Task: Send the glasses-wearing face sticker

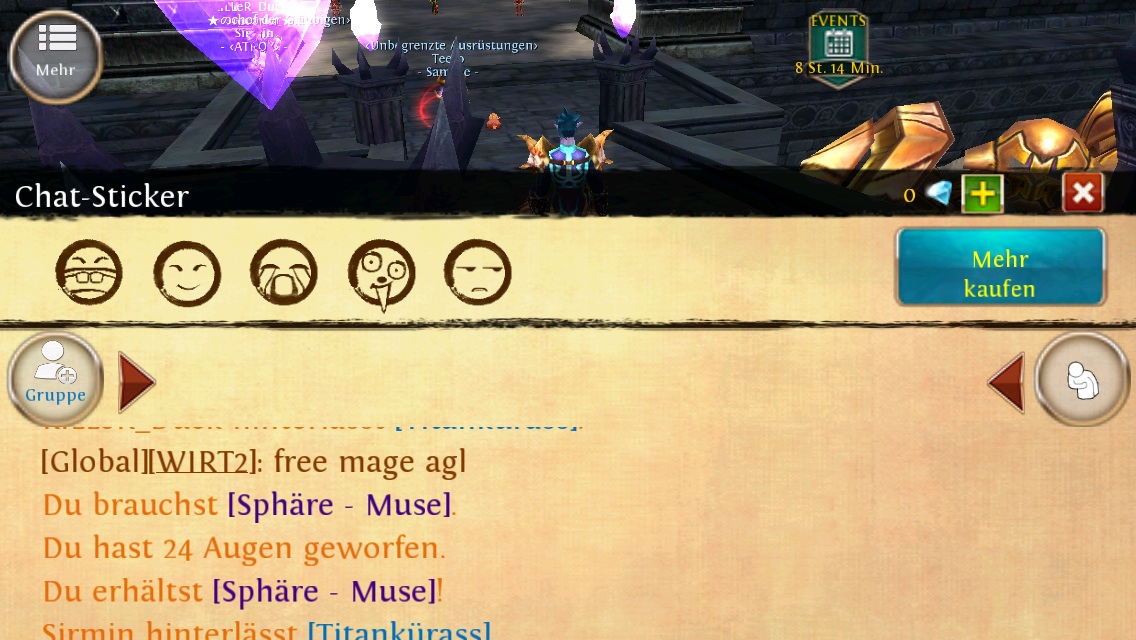Action: [89, 273]
